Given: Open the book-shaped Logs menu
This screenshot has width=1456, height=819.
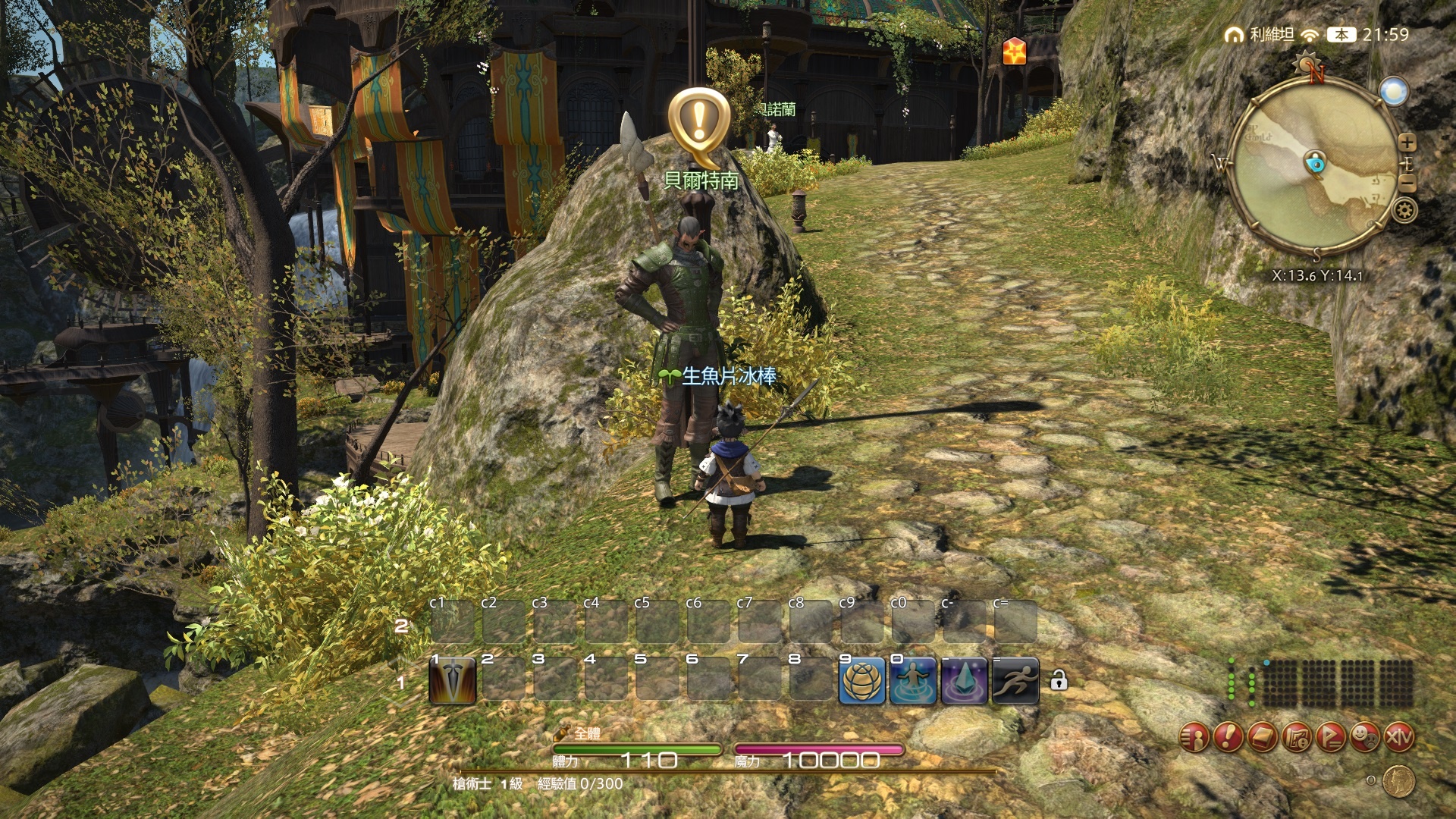Looking at the screenshot, I should (1263, 736).
